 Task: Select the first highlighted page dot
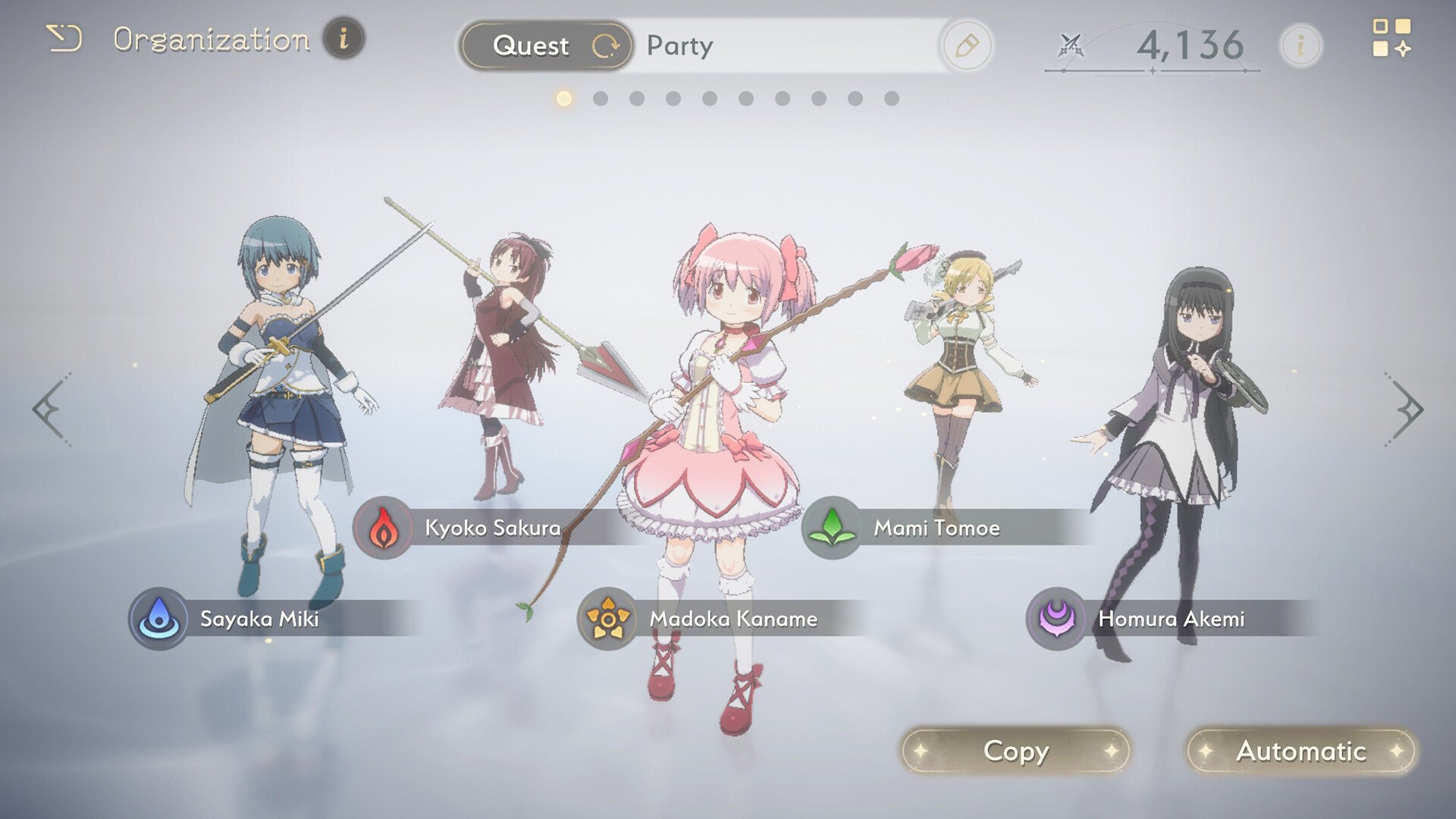[563, 97]
